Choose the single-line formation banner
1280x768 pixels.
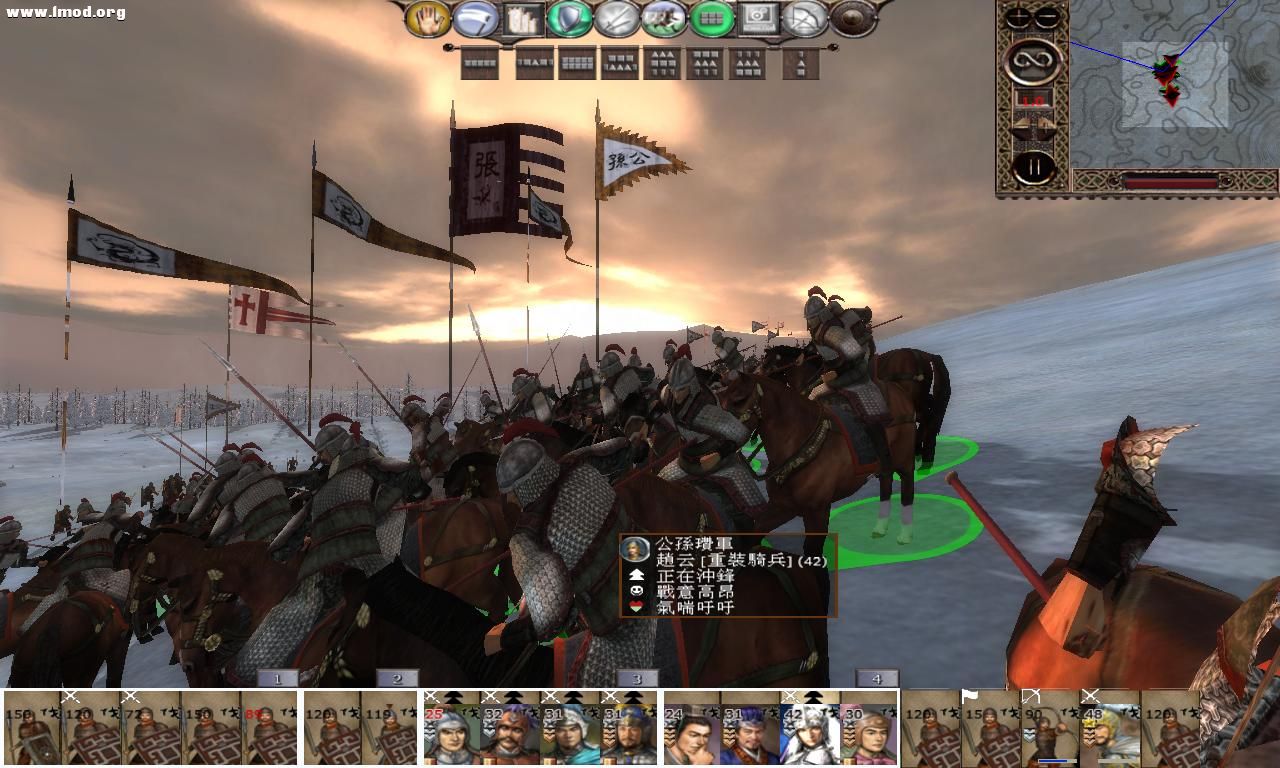point(479,62)
